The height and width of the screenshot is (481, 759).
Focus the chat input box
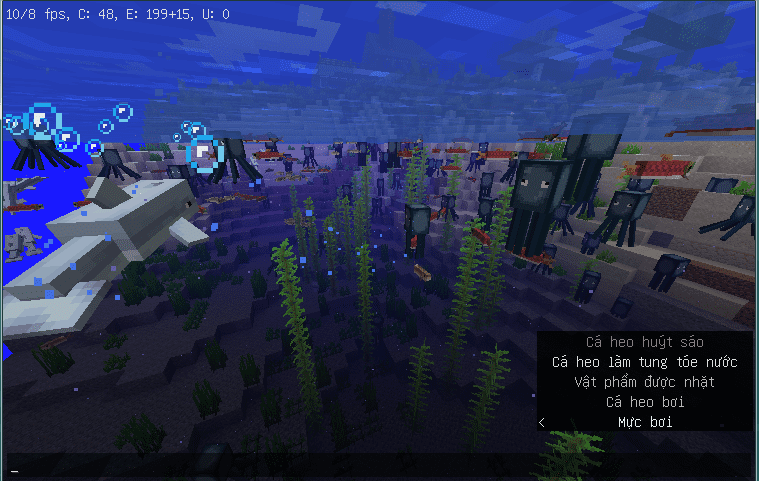[378, 467]
